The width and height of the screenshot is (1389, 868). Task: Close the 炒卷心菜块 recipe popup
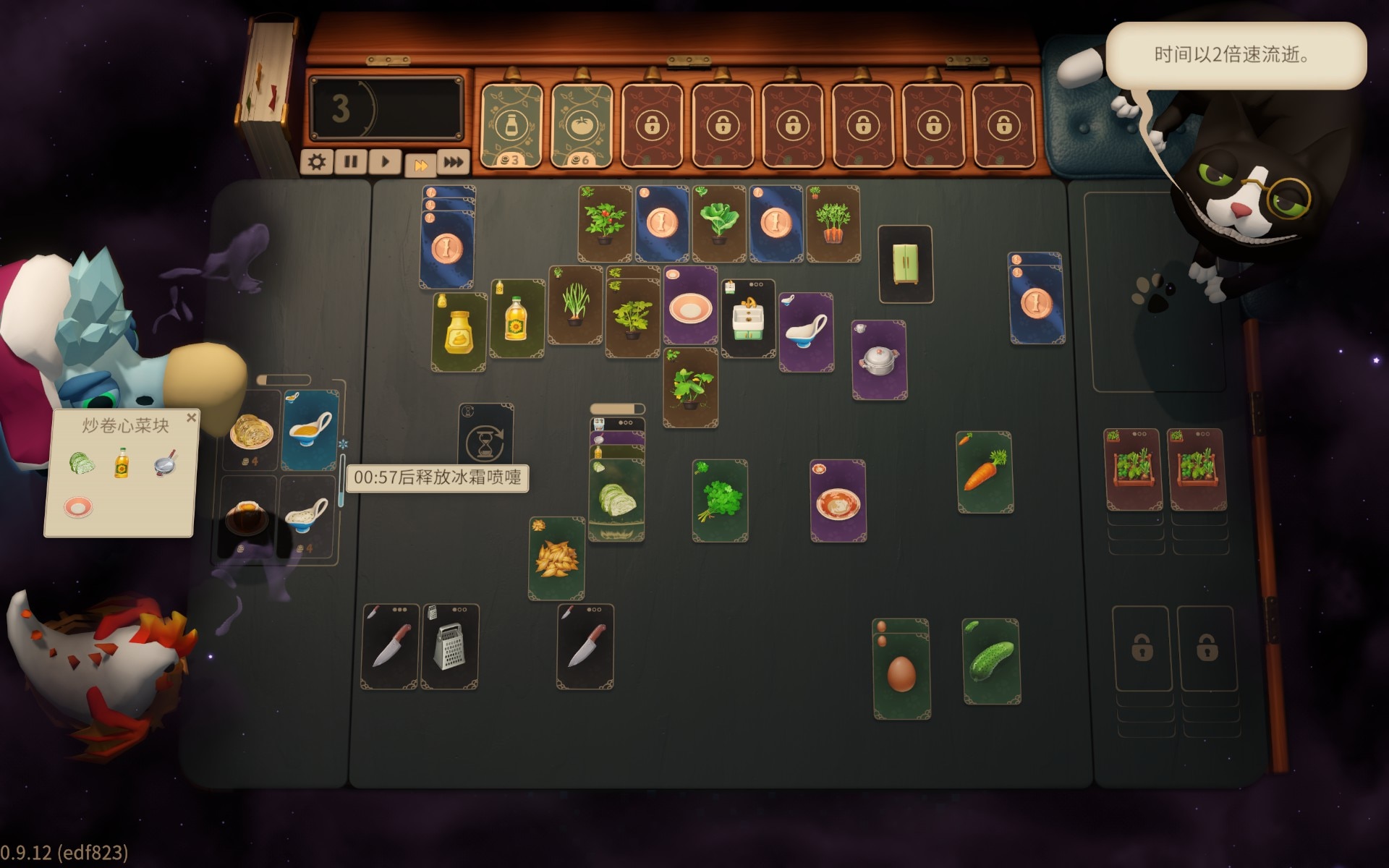point(191,417)
